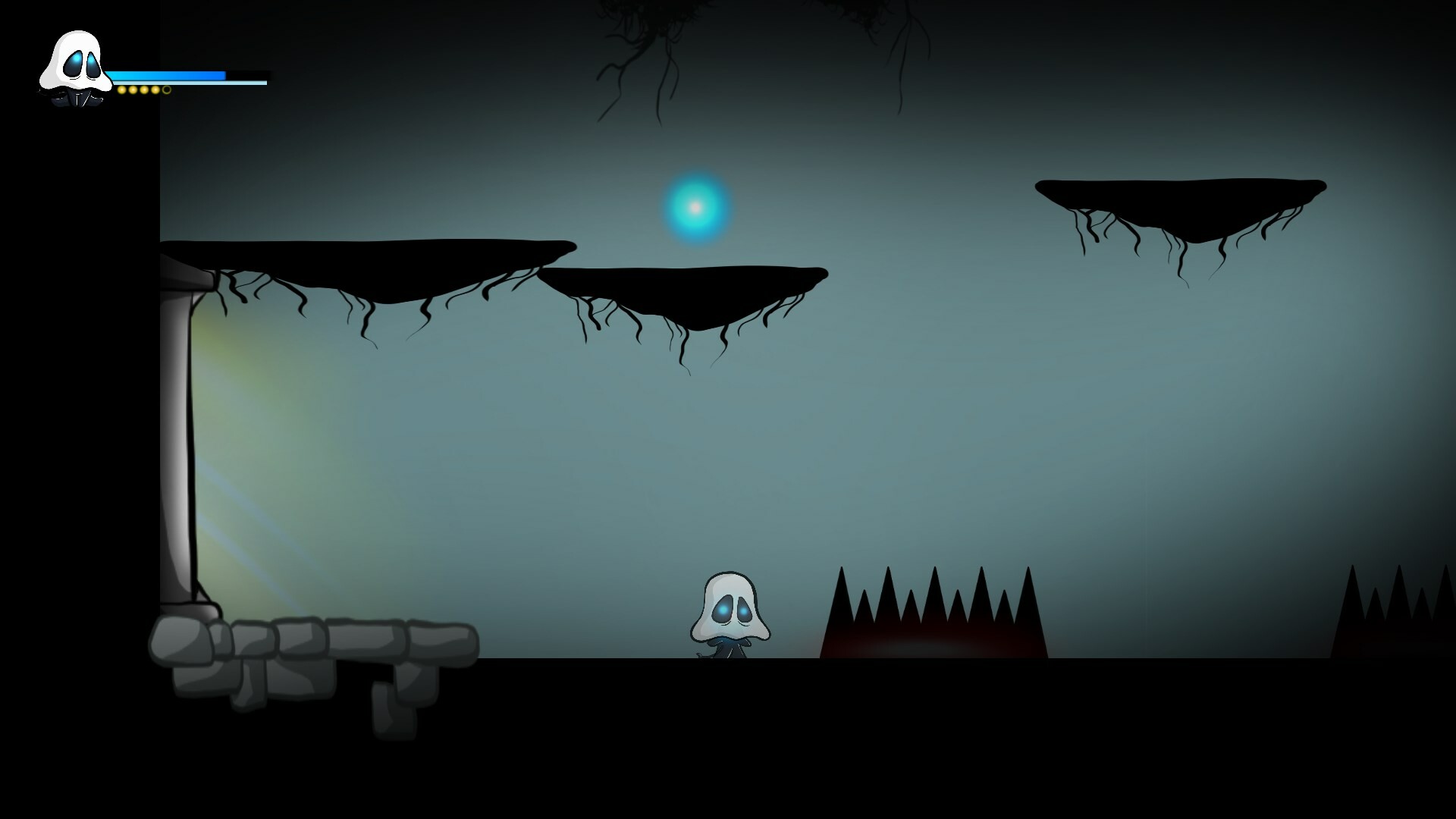Click the first filled yellow orb under the health bar
This screenshot has width=1456, height=819.
tap(122, 89)
